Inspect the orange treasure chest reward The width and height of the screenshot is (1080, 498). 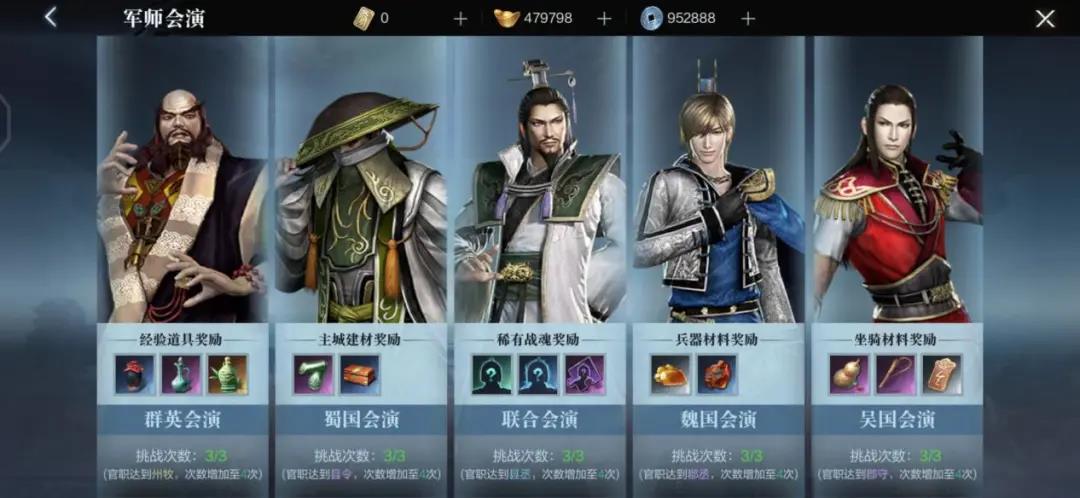point(359,374)
